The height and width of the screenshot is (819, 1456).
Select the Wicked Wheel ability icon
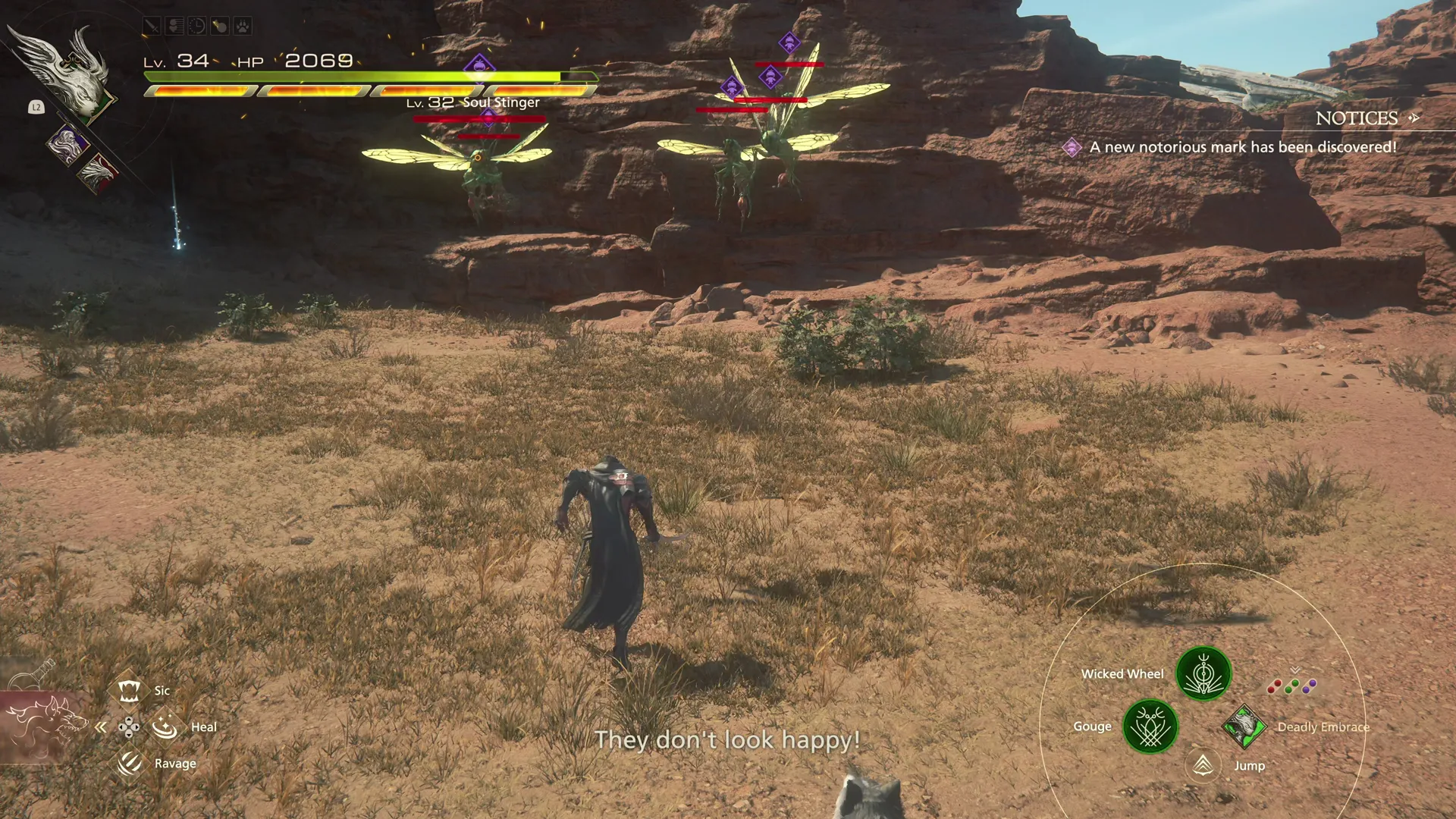click(x=1203, y=673)
